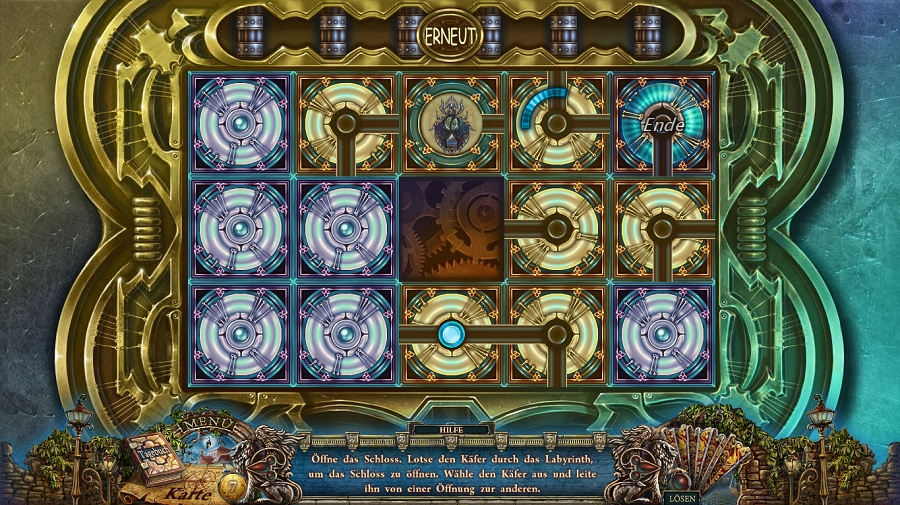Click the LÖSEN solve button
Viewport: 900px width, 505px height.
(x=682, y=496)
